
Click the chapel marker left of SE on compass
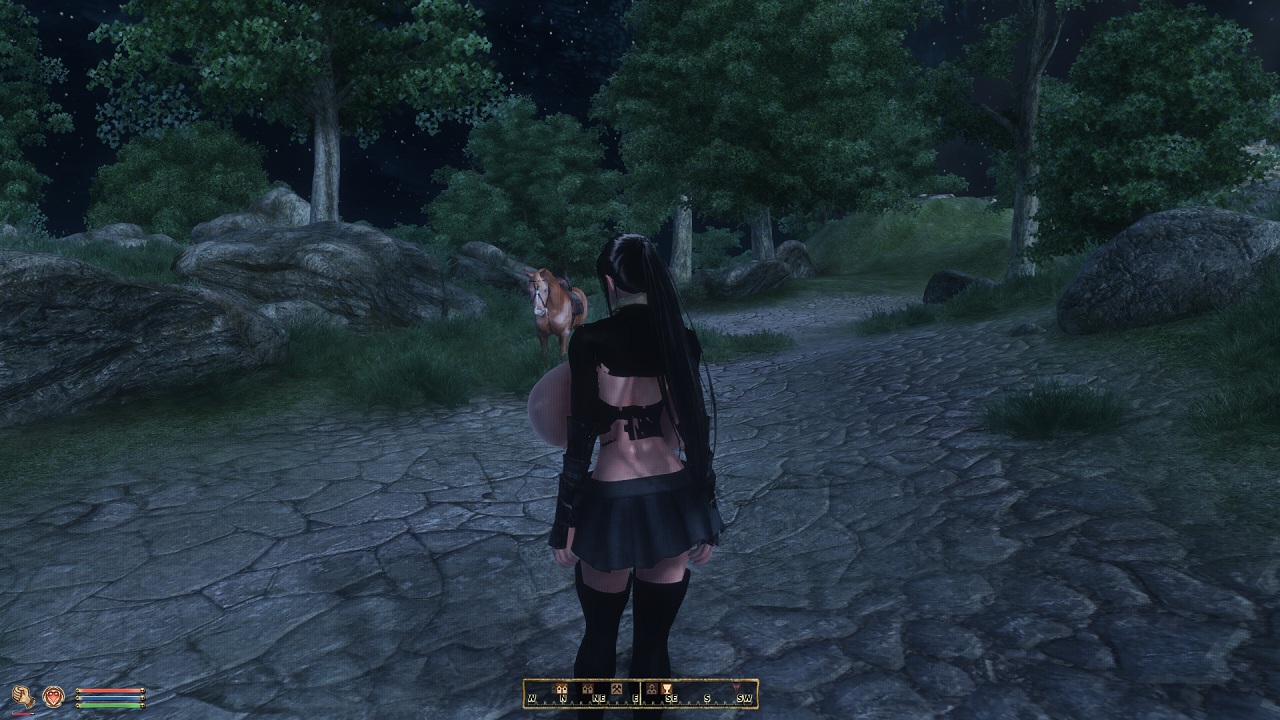pos(652,690)
